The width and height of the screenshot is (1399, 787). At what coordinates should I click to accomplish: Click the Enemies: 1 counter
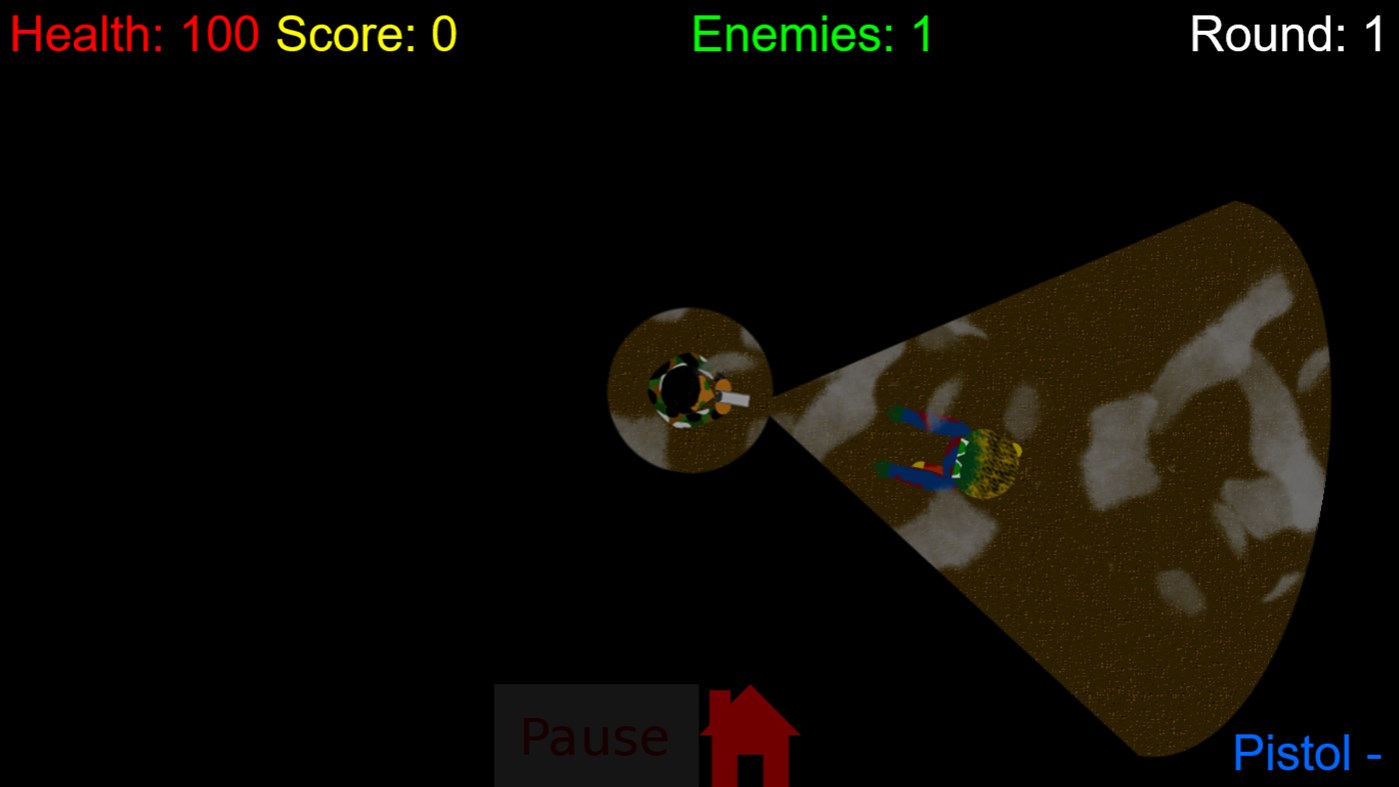810,34
